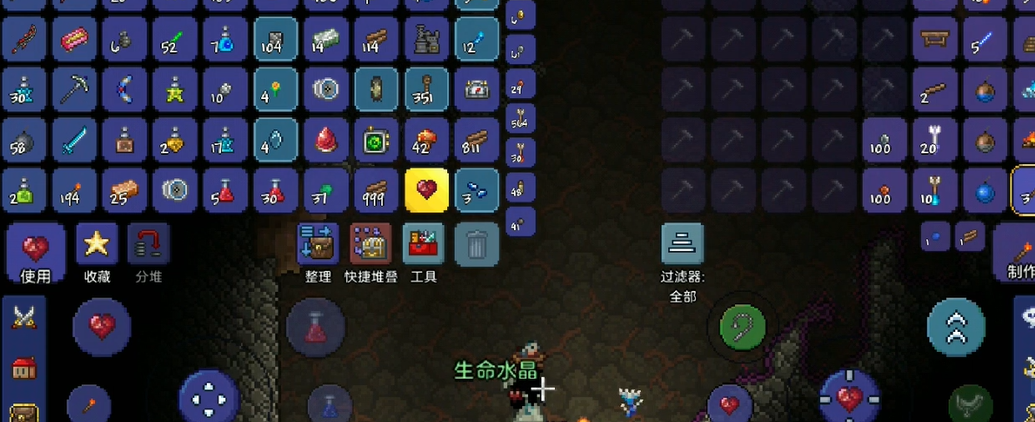1035x422 pixels.
Task: Switch to the red house housing tab
Action: (24, 368)
